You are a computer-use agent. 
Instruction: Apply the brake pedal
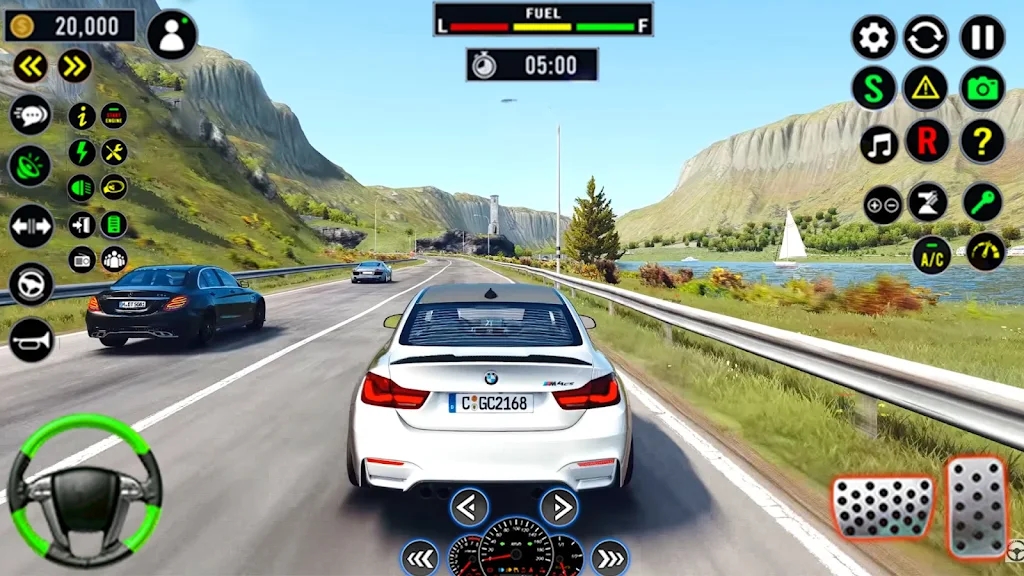[x=882, y=506]
